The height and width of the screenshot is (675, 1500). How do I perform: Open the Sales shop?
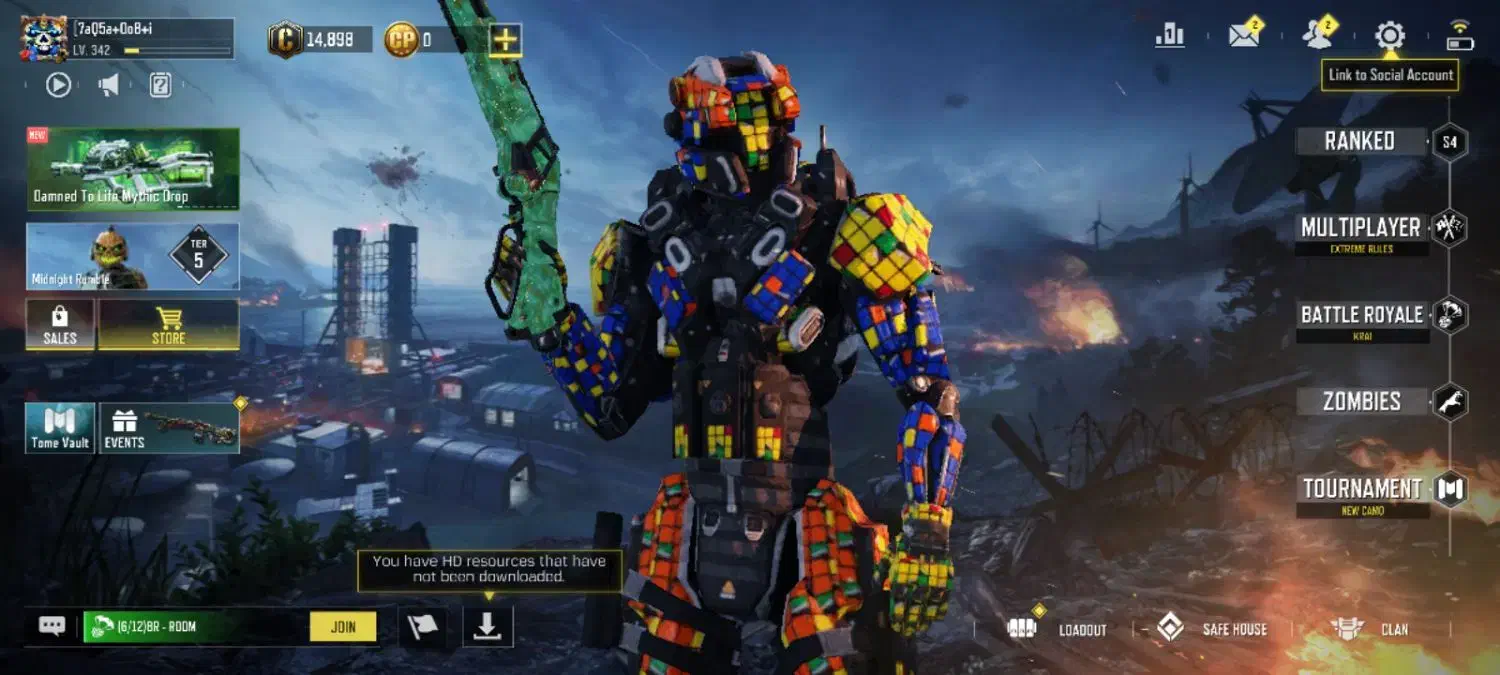(x=60, y=325)
